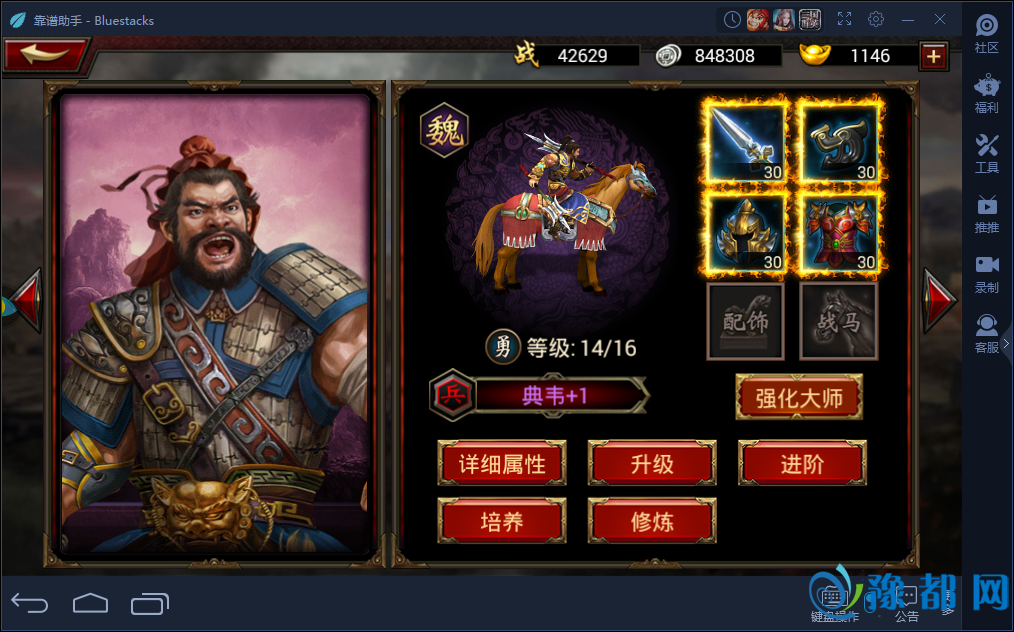Open the 进阶 advancement menu
Screen dimensions: 1014x632
tap(802, 464)
